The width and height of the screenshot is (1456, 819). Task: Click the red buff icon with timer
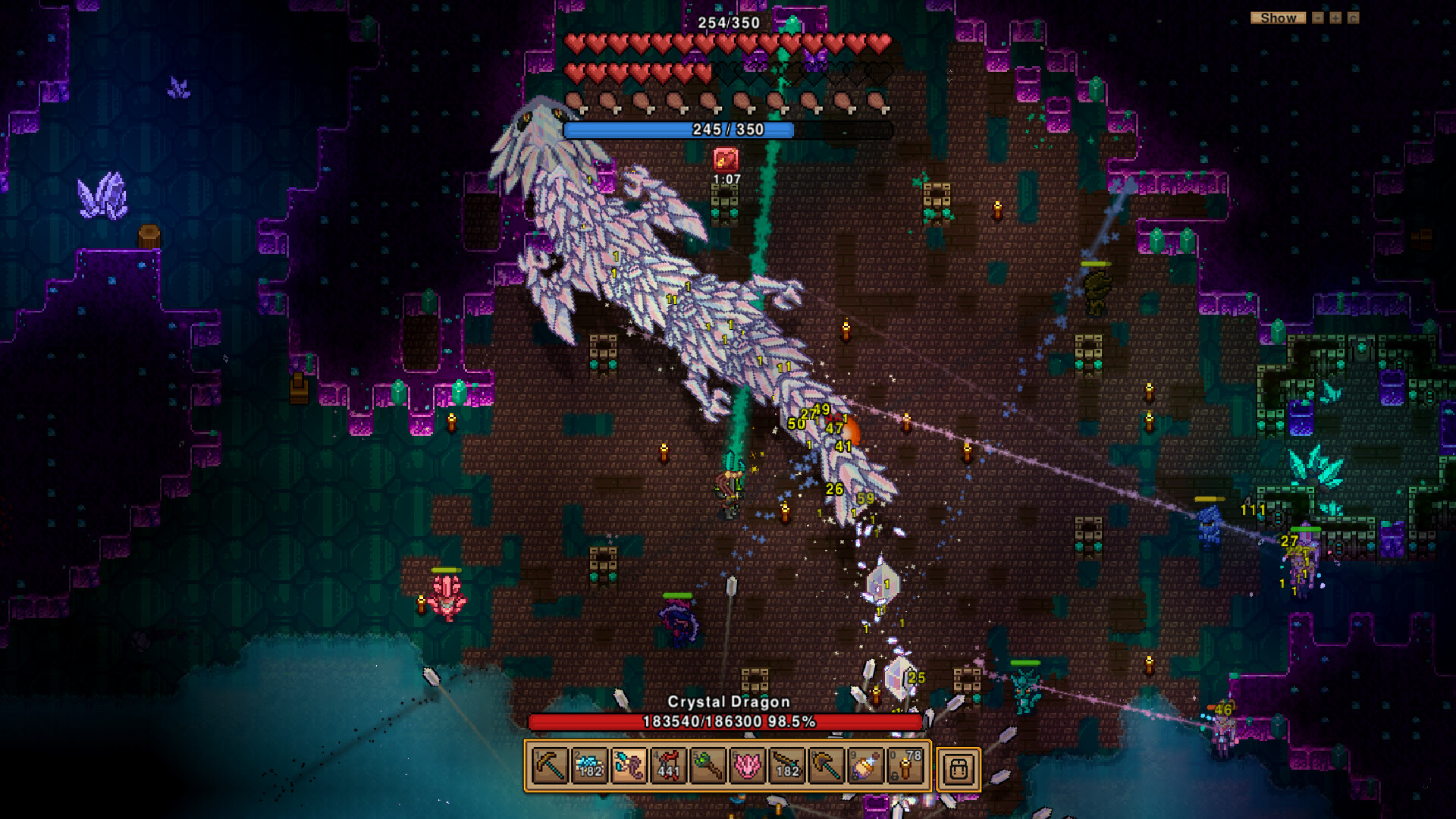tap(726, 159)
